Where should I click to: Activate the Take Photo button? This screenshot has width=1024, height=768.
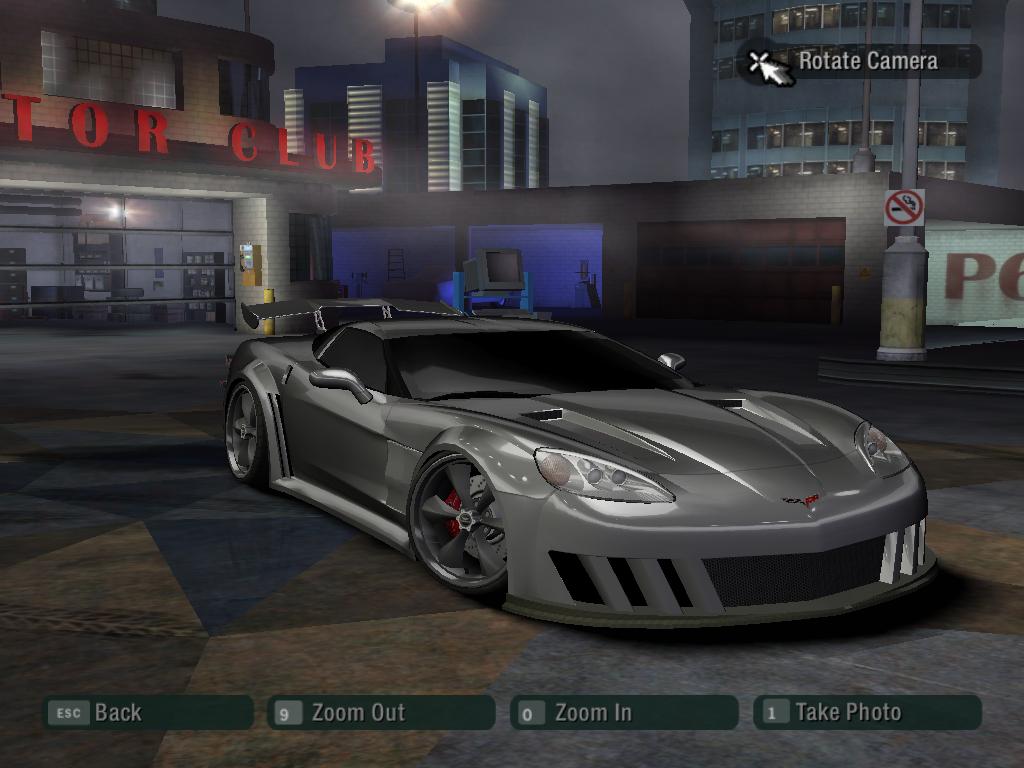pos(866,713)
